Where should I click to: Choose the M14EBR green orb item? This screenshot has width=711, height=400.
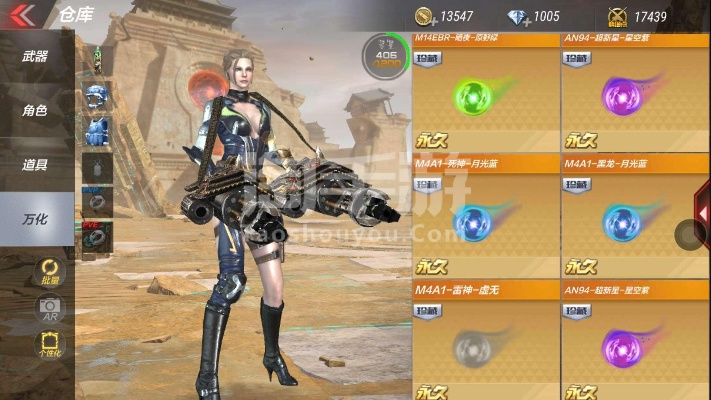pos(485,98)
